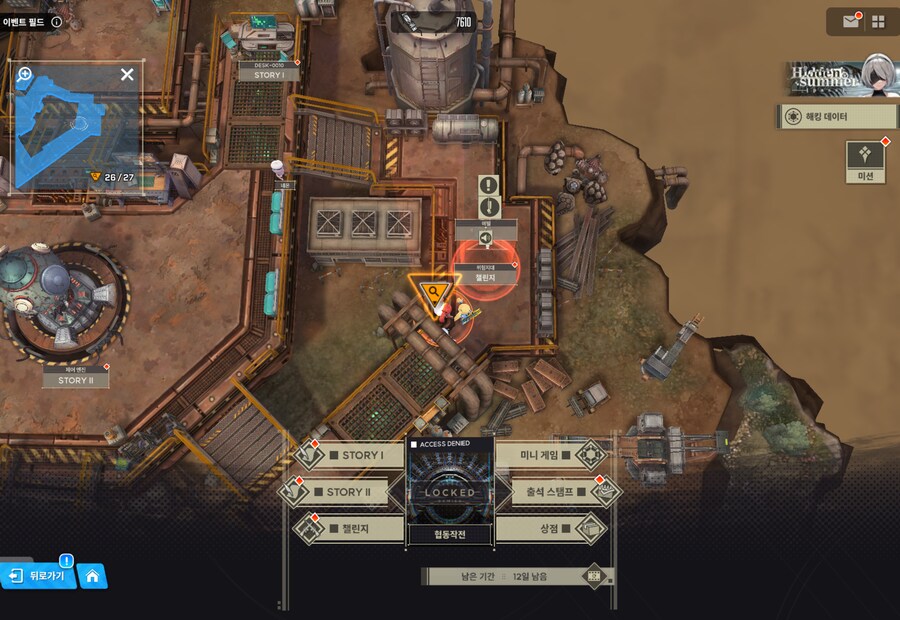
Task: Open the mailbox envelope icon
Action: pos(851,21)
